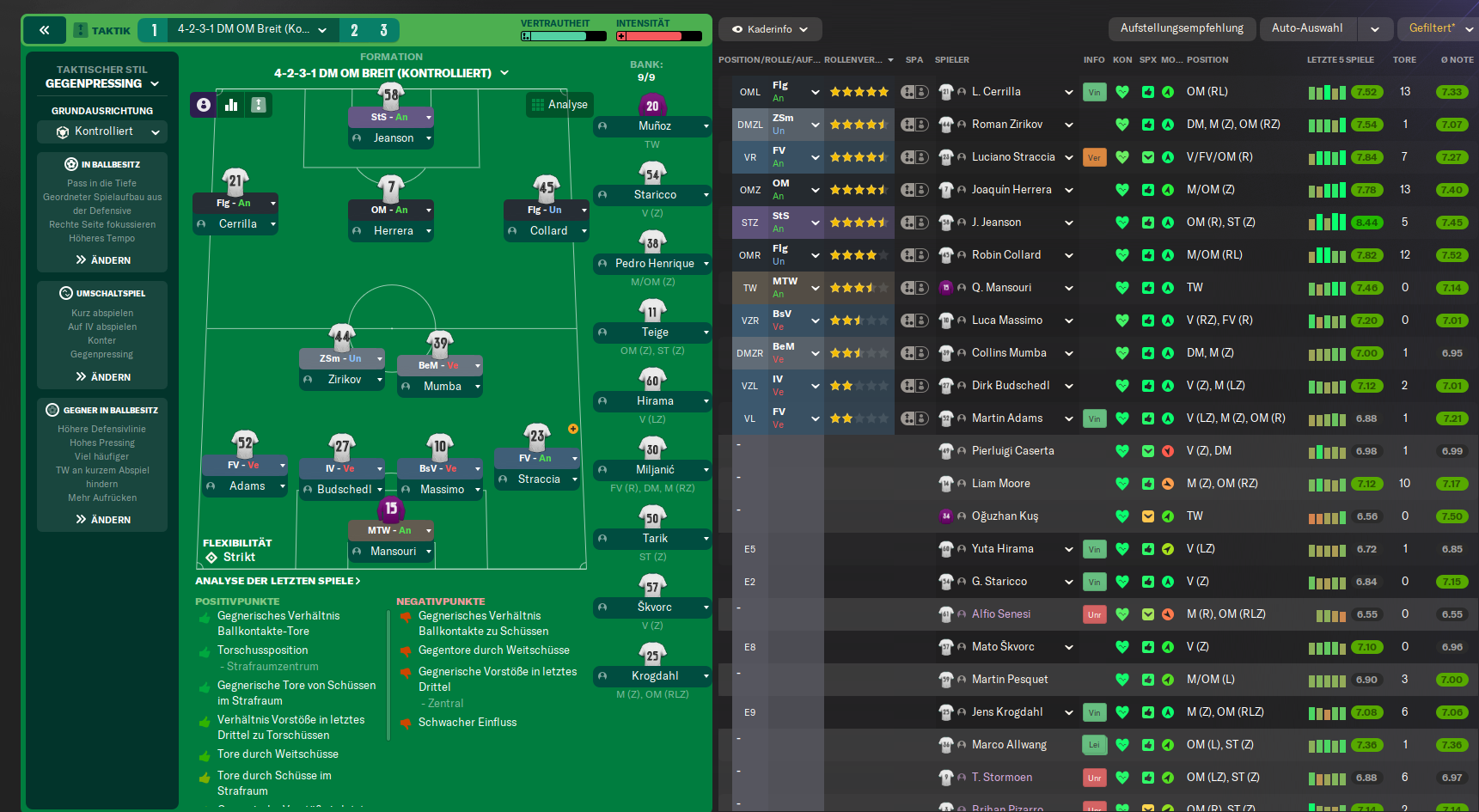Click the Taktik clipboard icon at top left
Image resolution: width=1479 pixels, height=812 pixels.
coord(79,29)
